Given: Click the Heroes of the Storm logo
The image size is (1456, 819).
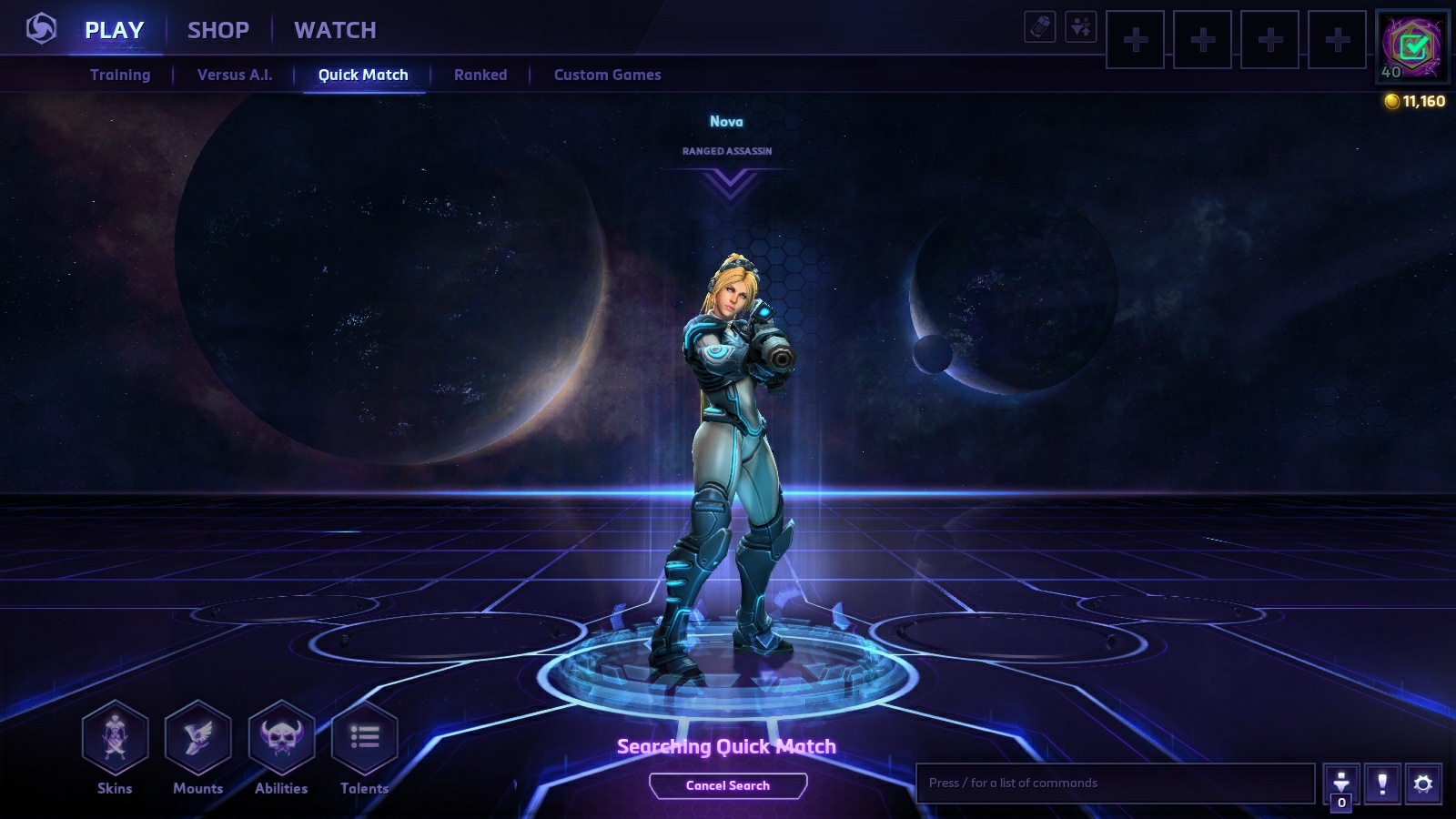Looking at the screenshot, I should pyautogui.click(x=41, y=29).
